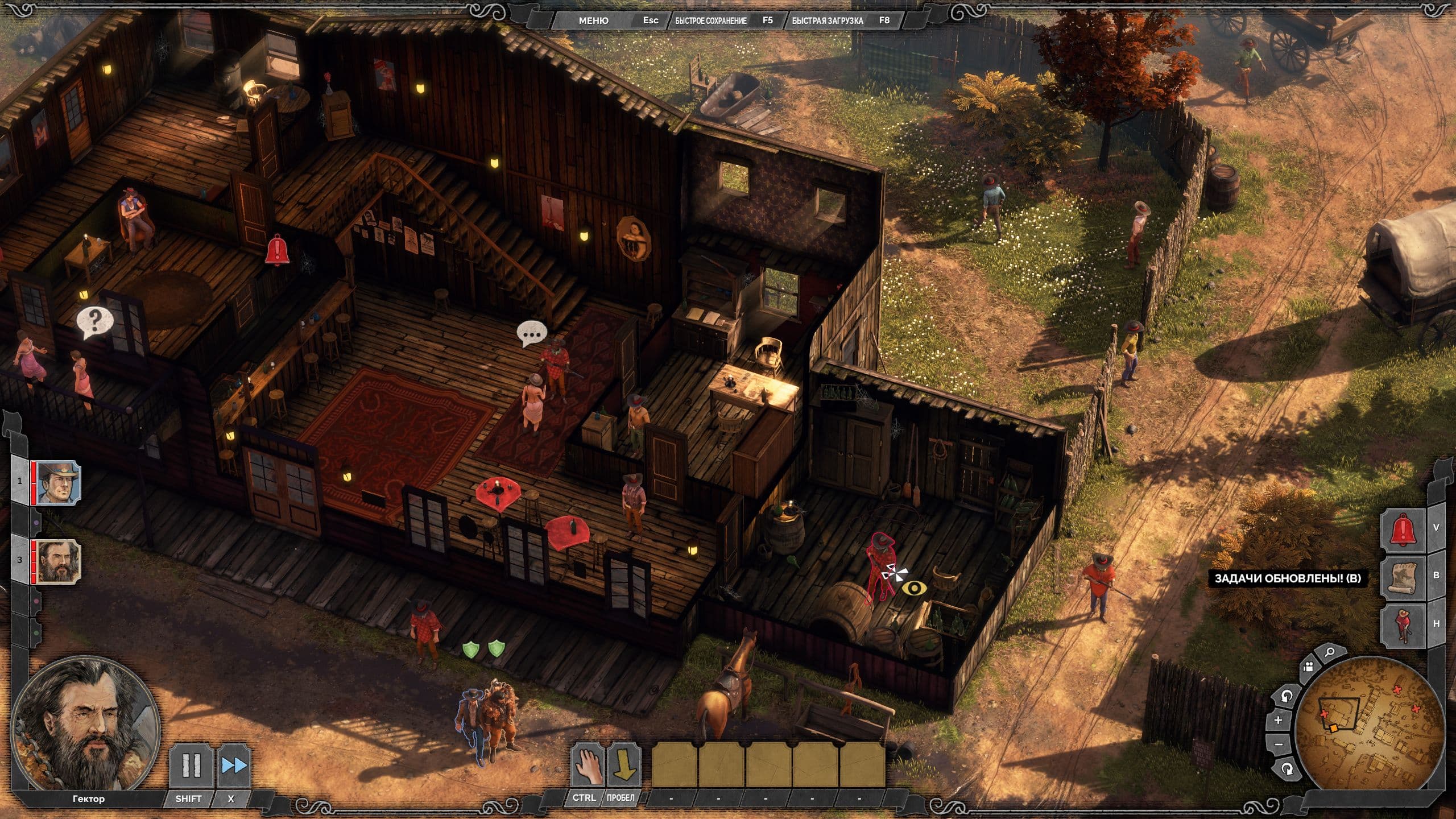
Task: Click БЫСТРАЯ ЗАГРУЗКА quick load
Action: click(828, 20)
